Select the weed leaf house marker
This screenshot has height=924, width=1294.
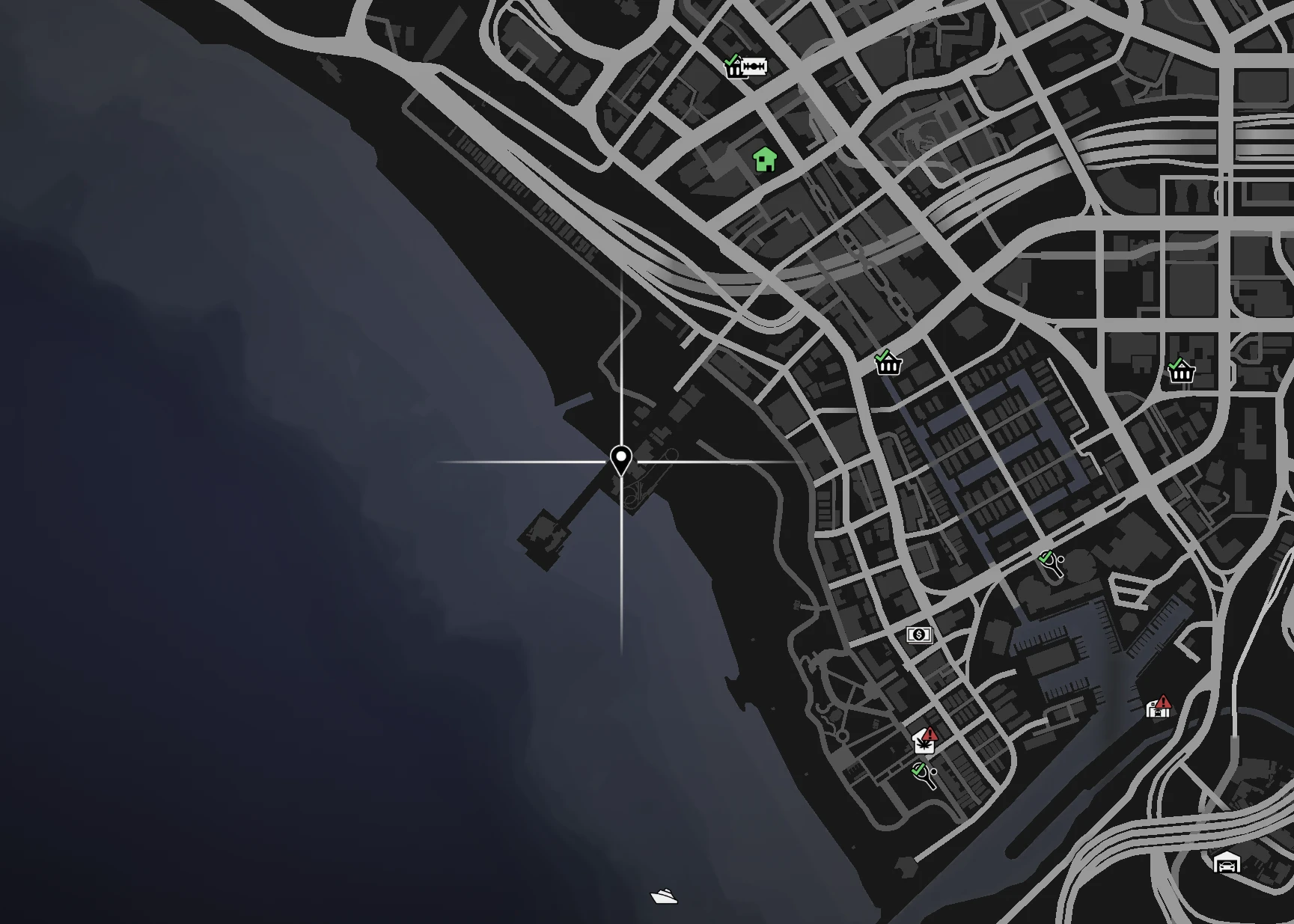pyautogui.click(x=925, y=742)
